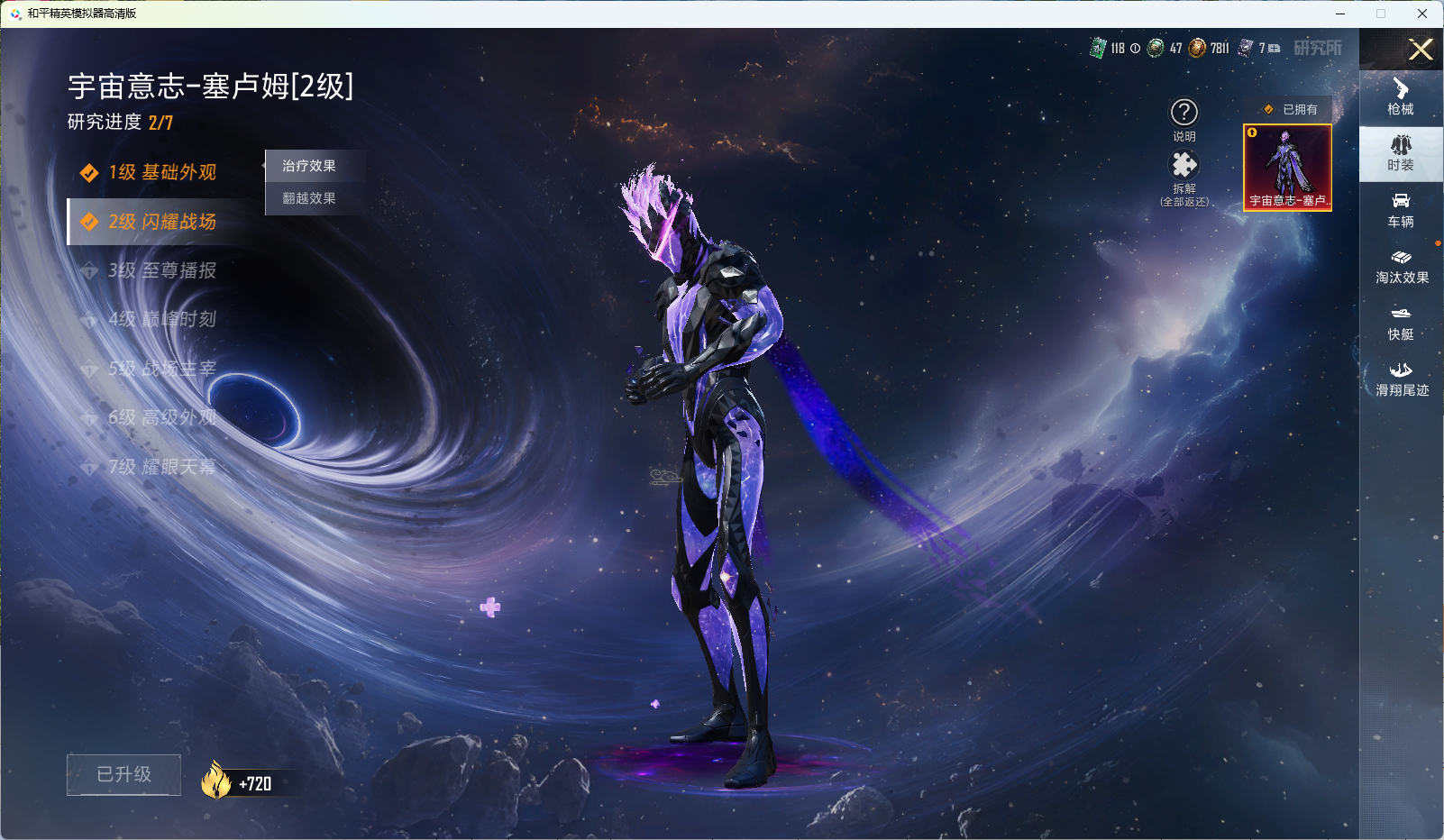Select level 6 高级外观 entry
Viewport: 1444px width, 840px height.
(161, 417)
